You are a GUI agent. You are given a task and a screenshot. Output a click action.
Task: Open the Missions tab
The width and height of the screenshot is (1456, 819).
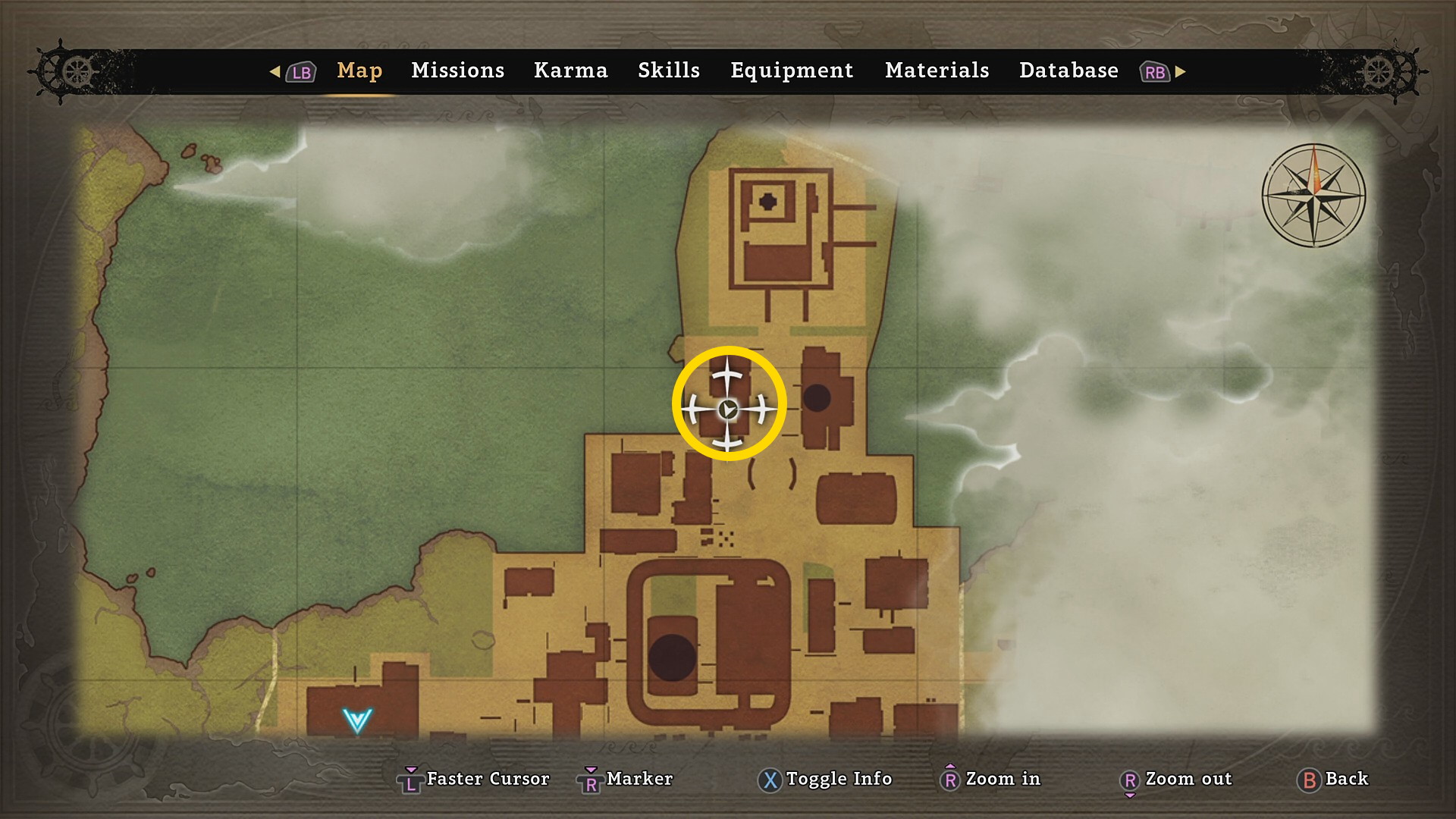click(457, 71)
